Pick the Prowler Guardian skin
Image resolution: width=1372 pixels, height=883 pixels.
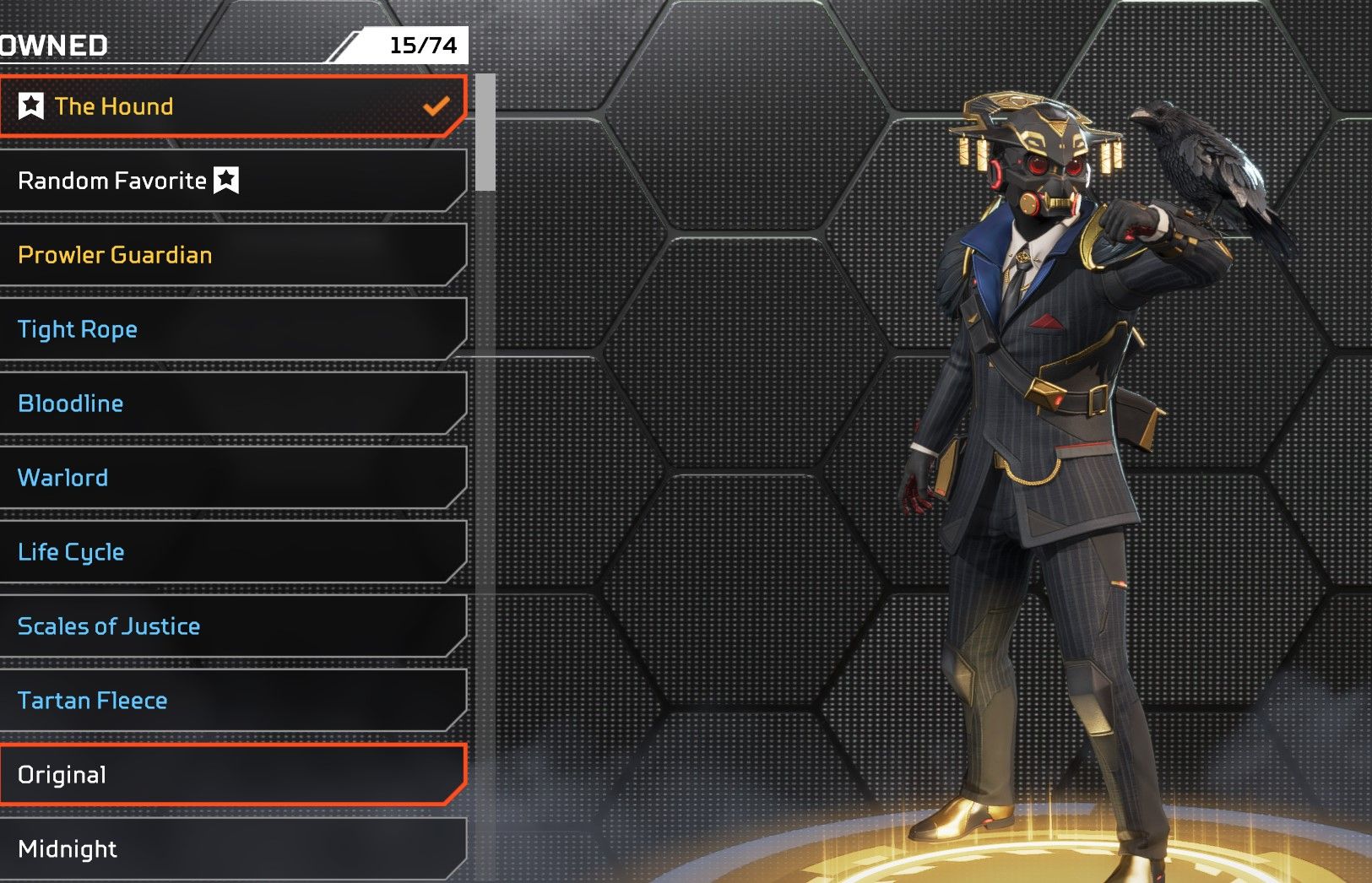point(232,255)
